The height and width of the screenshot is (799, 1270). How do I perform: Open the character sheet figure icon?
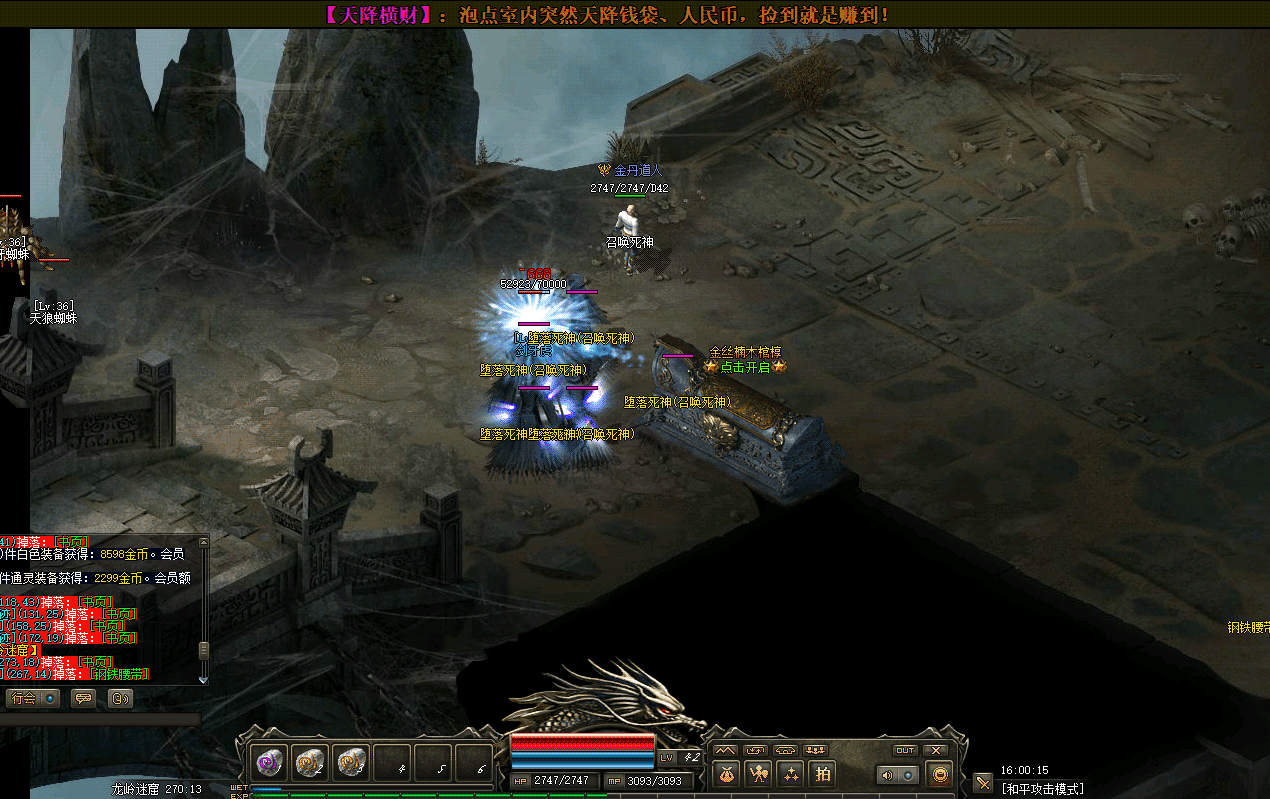click(x=758, y=773)
